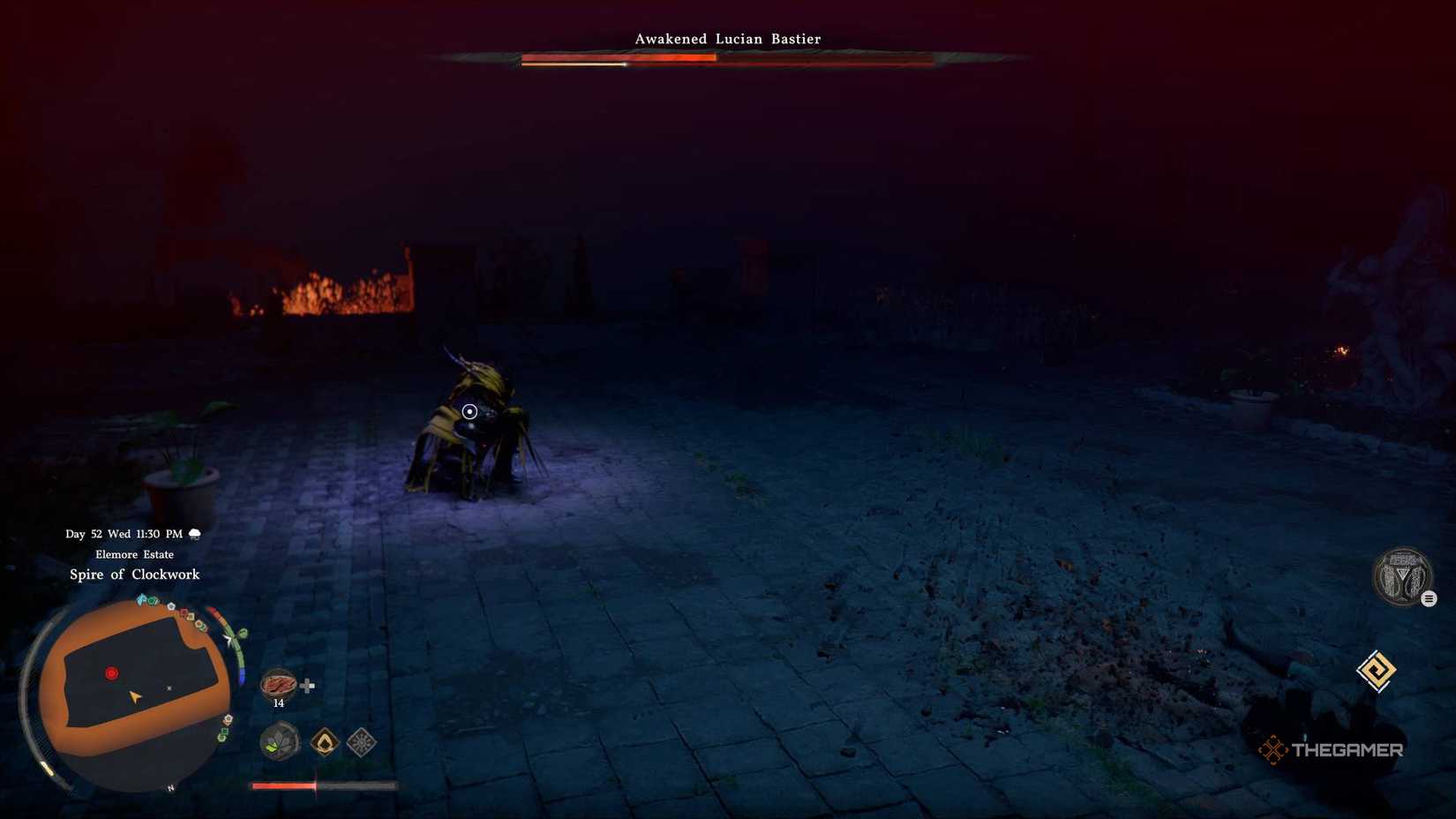Select the snowflake diamond ability icon
Image resolution: width=1456 pixels, height=819 pixels.
pyautogui.click(x=362, y=741)
